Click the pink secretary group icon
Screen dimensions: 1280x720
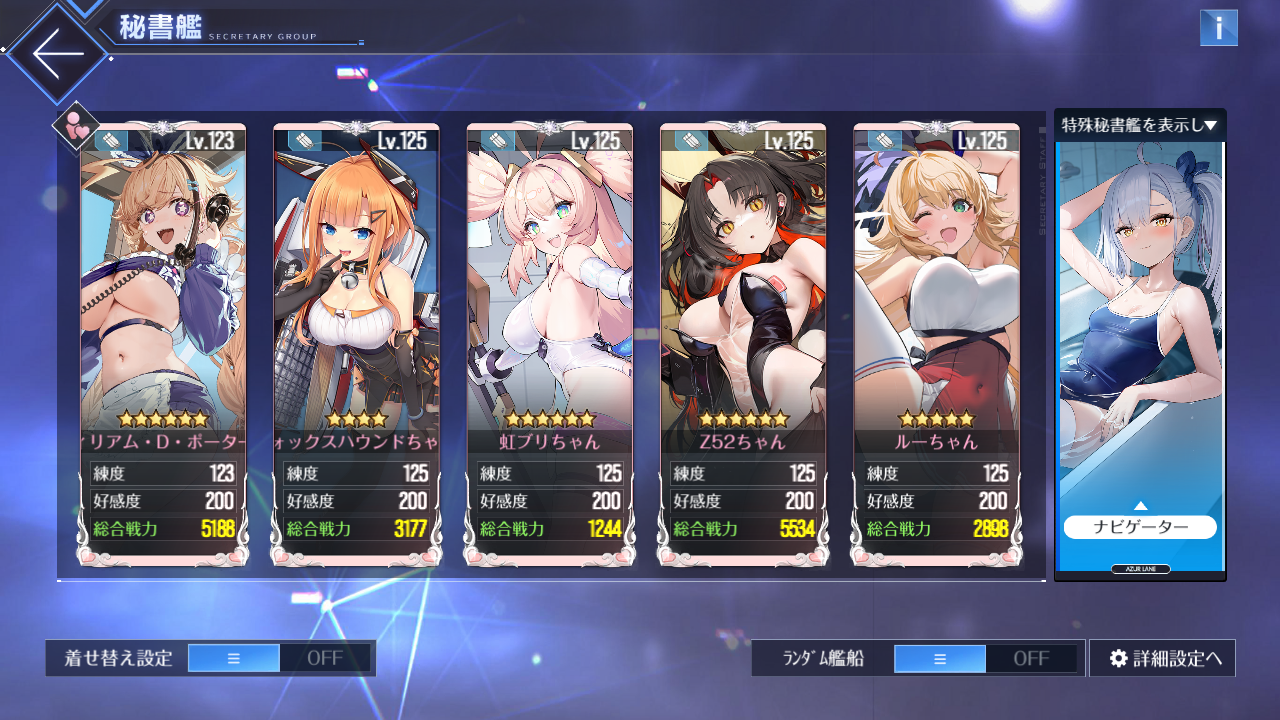coord(75,127)
